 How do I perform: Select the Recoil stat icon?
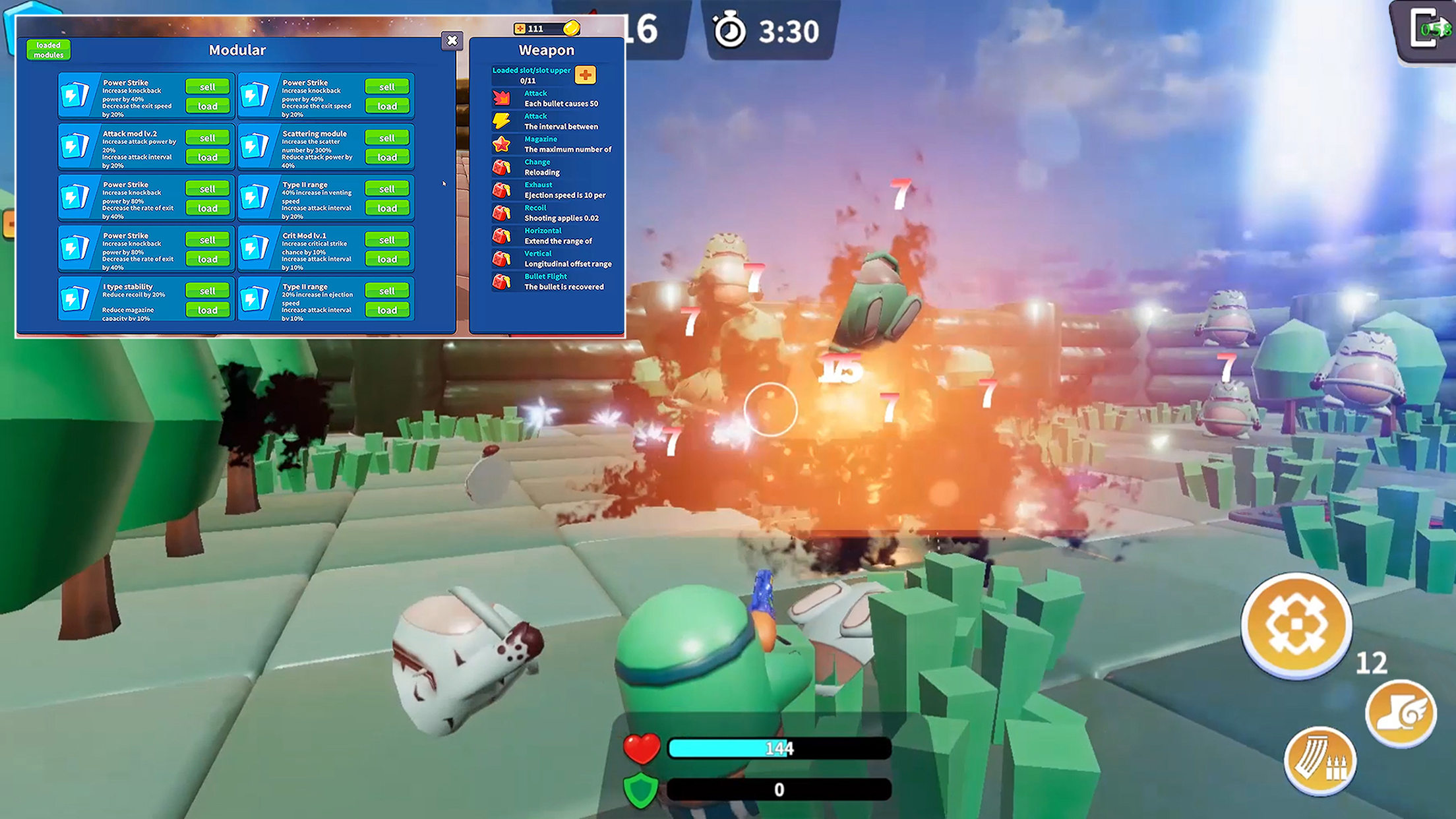coord(502,212)
